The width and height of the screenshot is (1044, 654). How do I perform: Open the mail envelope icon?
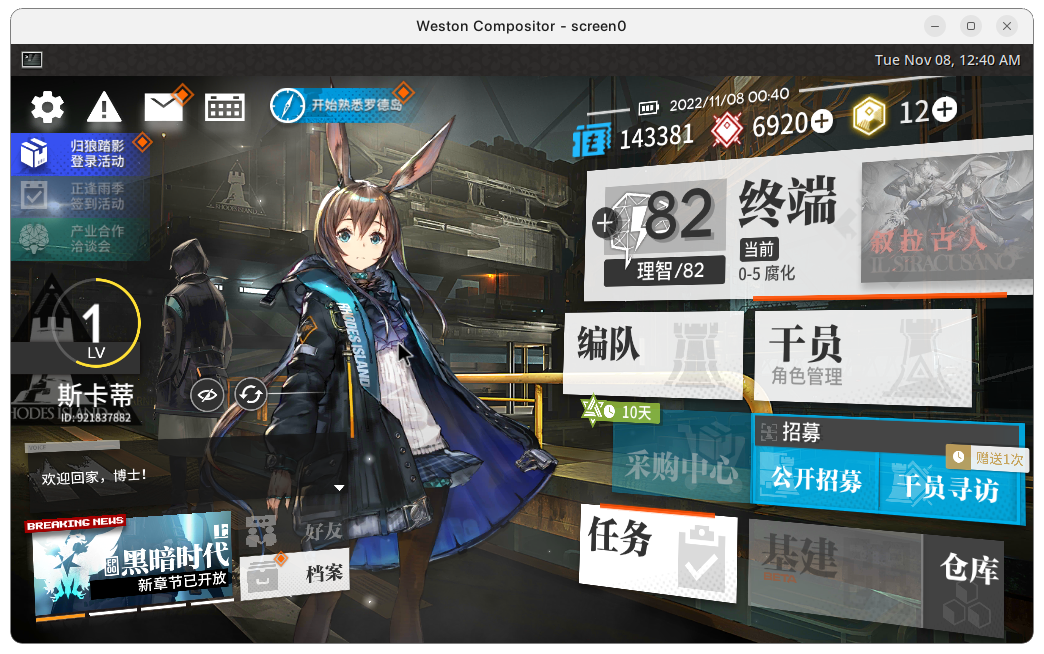tap(163, 107)
